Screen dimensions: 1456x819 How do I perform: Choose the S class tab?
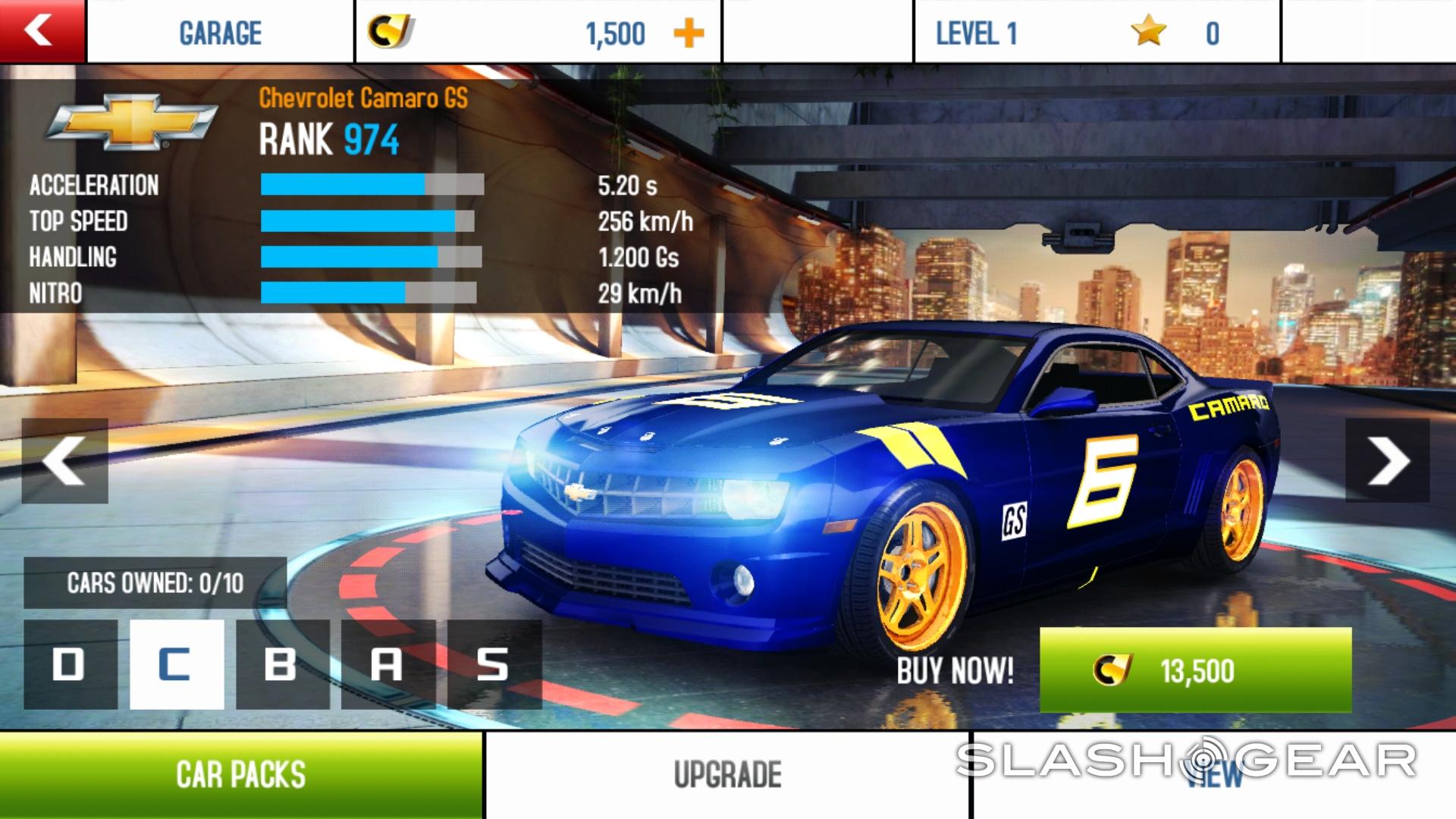click(494, 664)
